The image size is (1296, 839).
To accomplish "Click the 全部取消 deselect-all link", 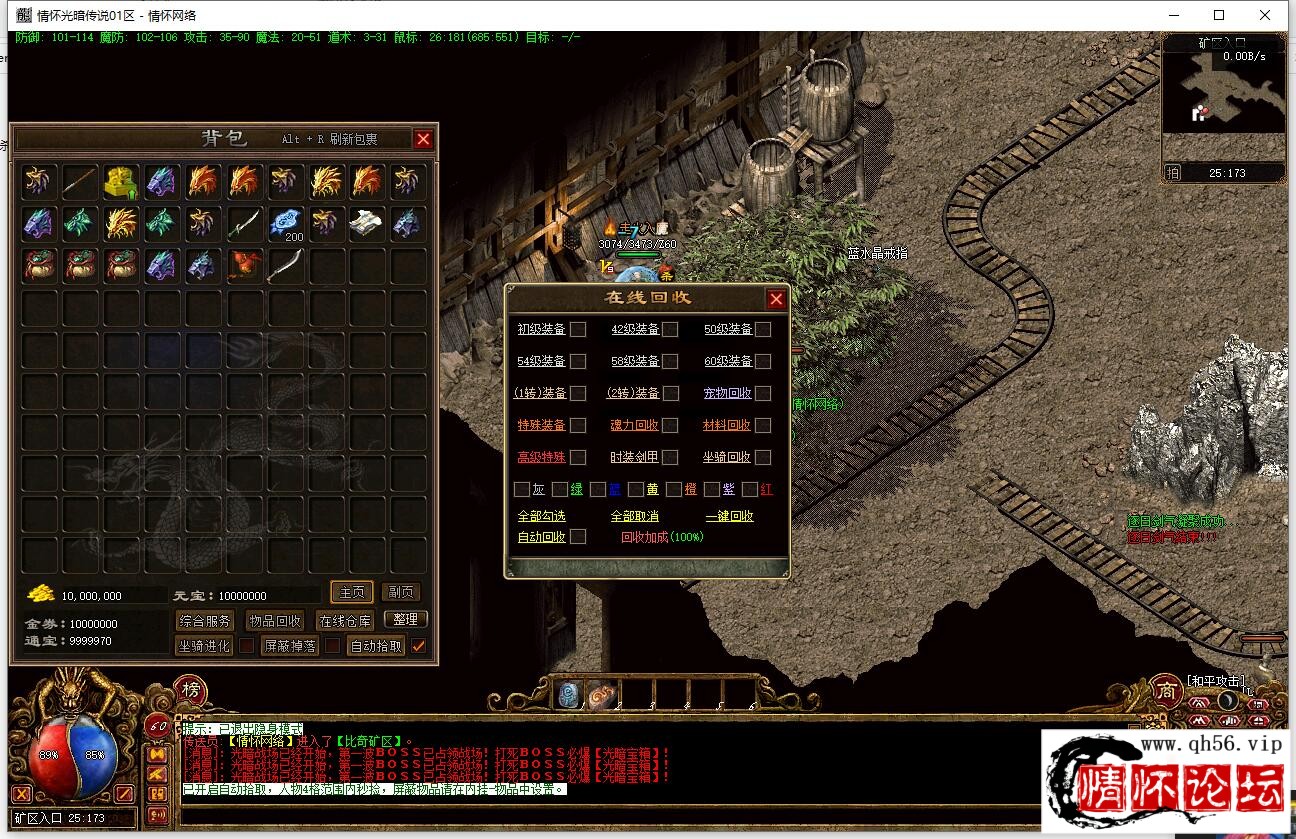I will click(634, 516).
